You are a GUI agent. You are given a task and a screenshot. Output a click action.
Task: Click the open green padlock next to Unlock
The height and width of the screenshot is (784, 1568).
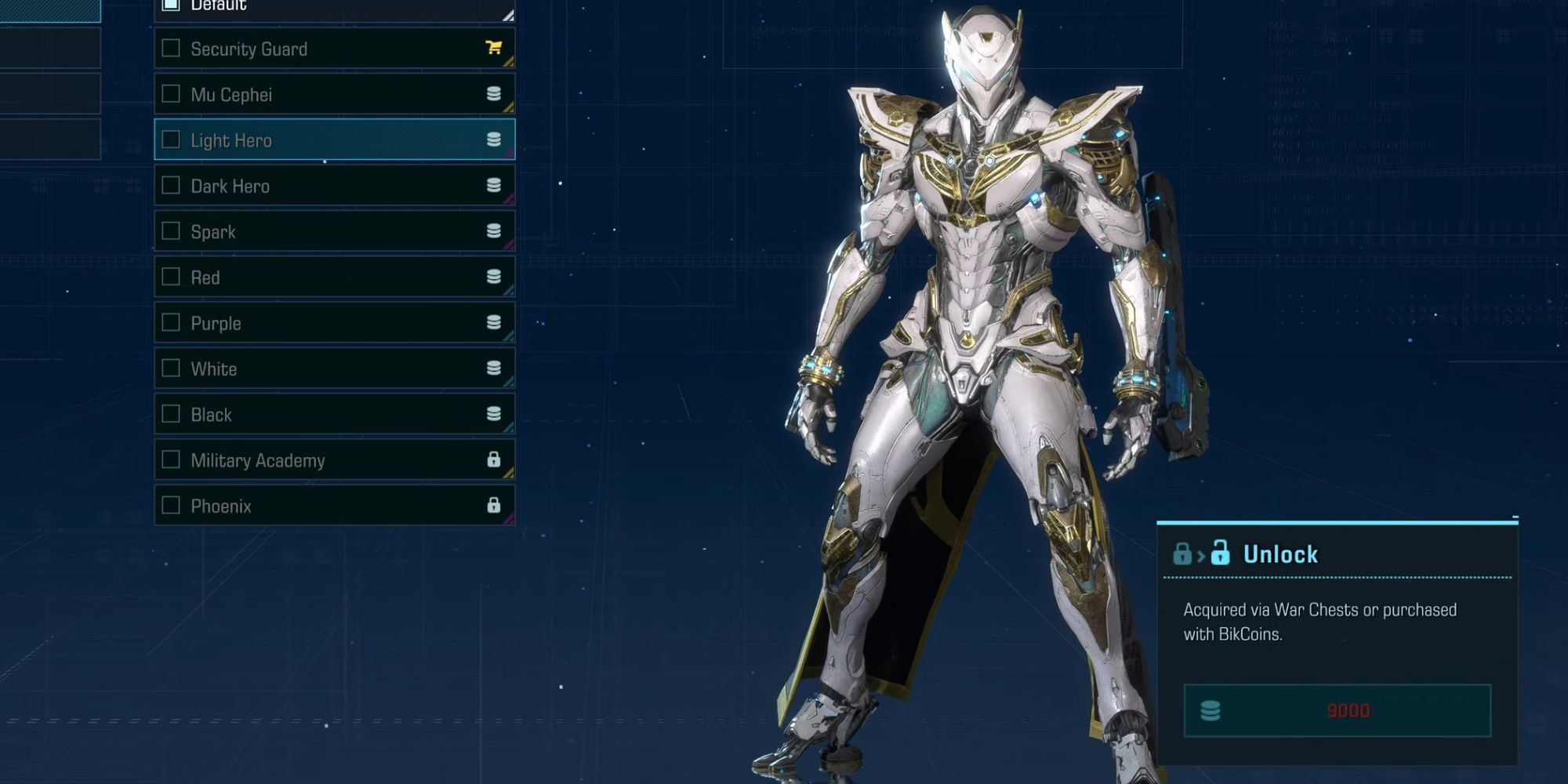1221,554
